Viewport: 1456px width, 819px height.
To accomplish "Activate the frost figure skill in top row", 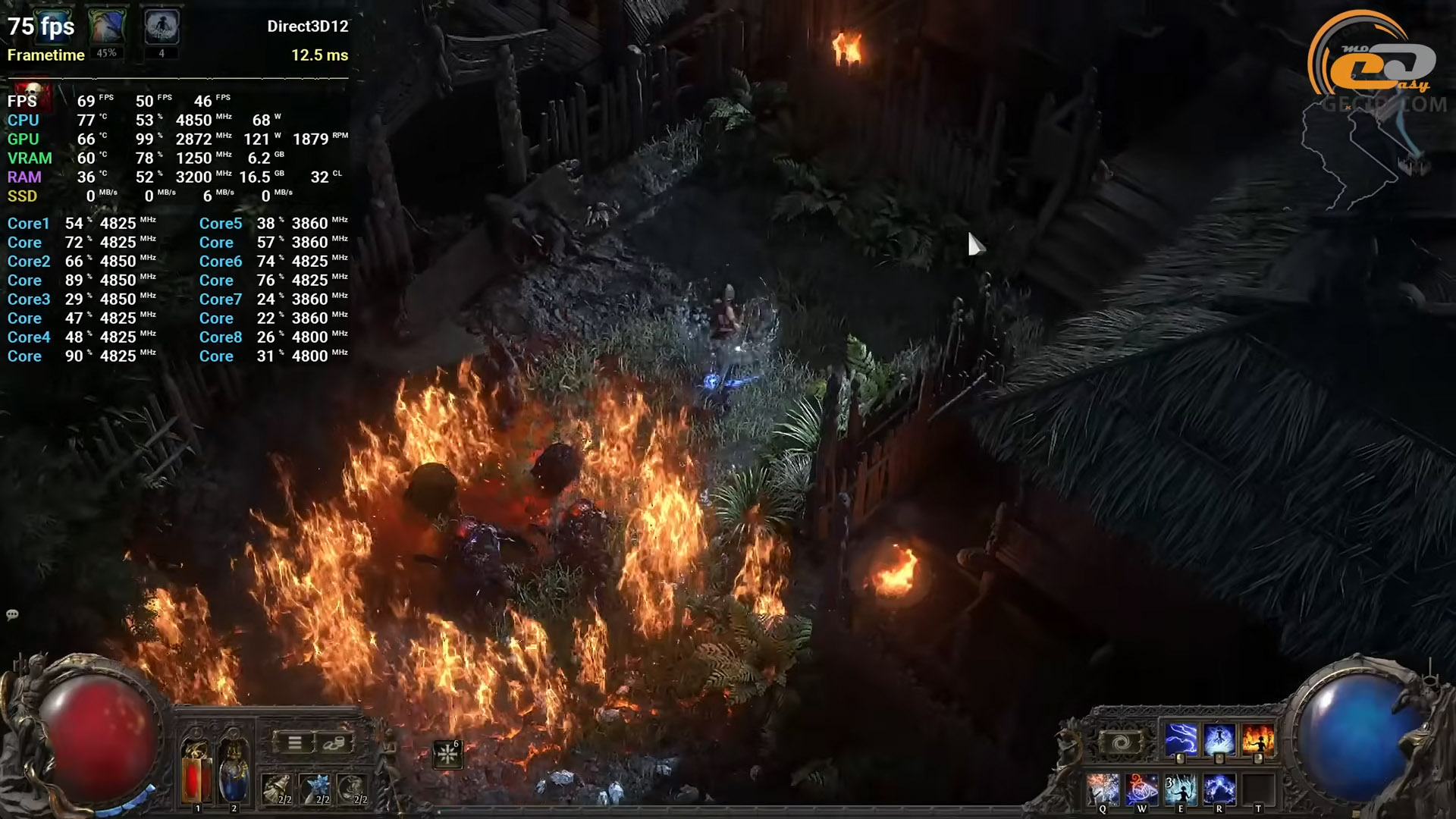I will click(x=1219, y=739).
